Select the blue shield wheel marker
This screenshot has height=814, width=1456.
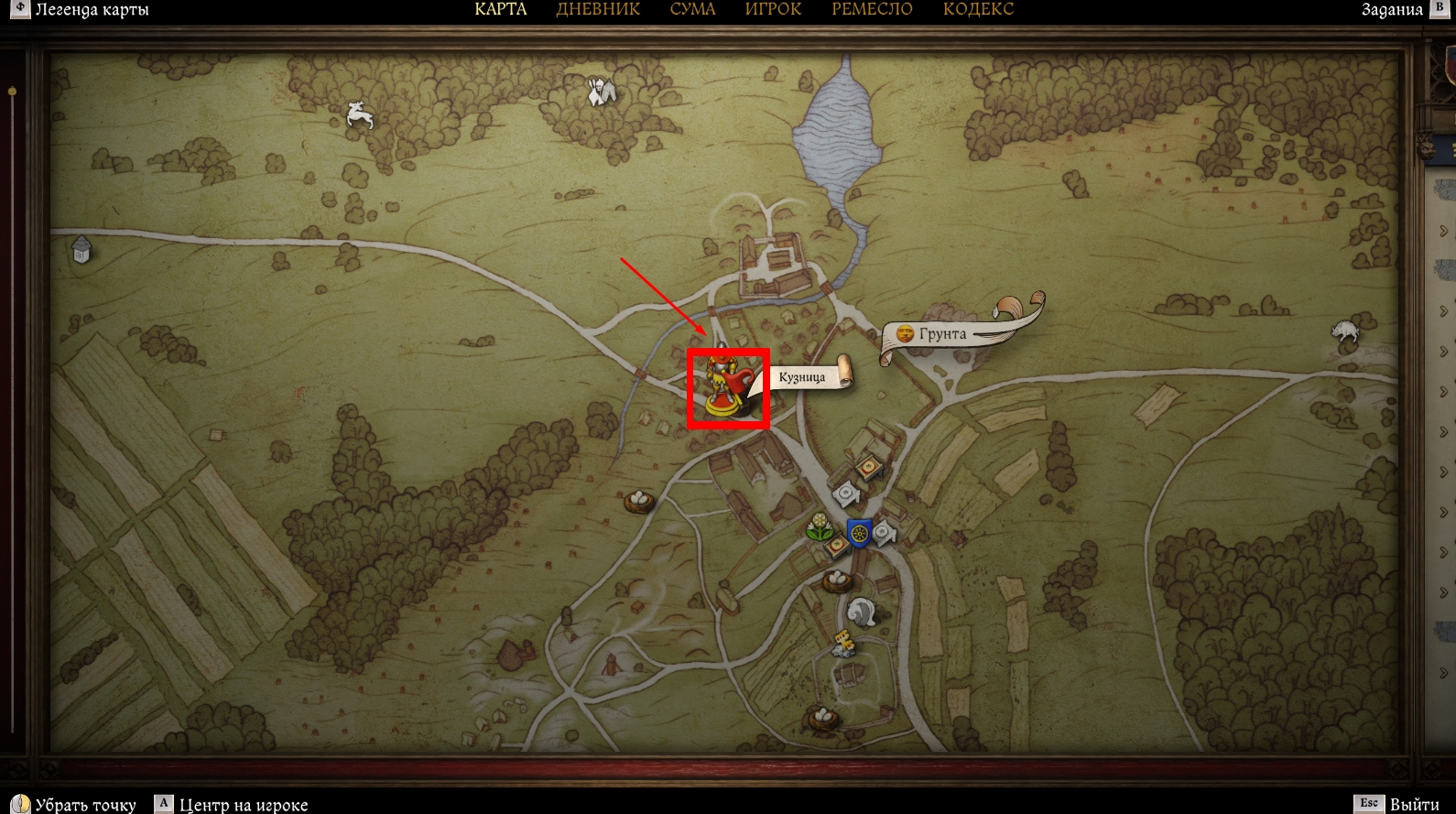click(x=859, y=532)
